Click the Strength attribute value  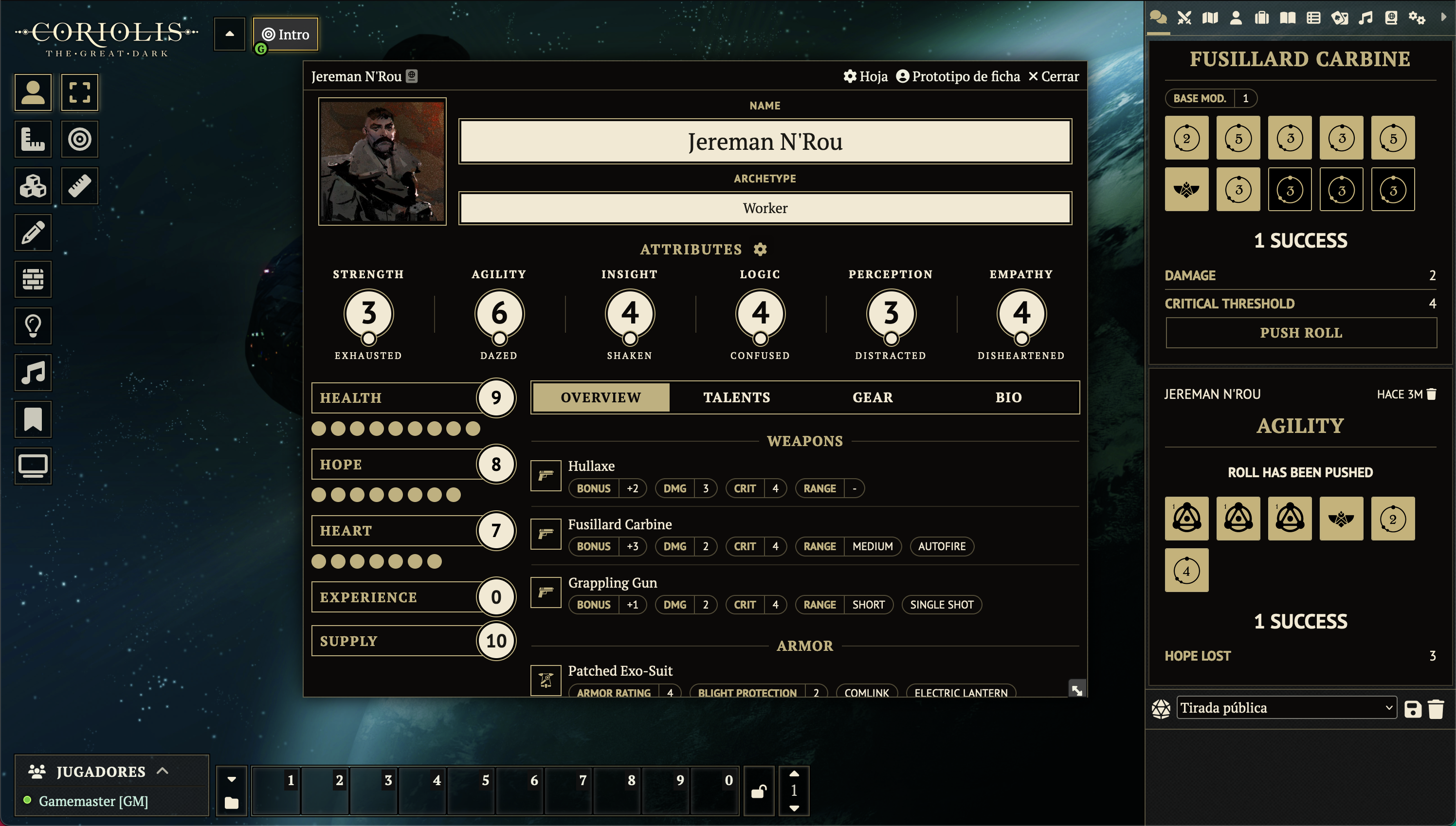pos(368,313)
